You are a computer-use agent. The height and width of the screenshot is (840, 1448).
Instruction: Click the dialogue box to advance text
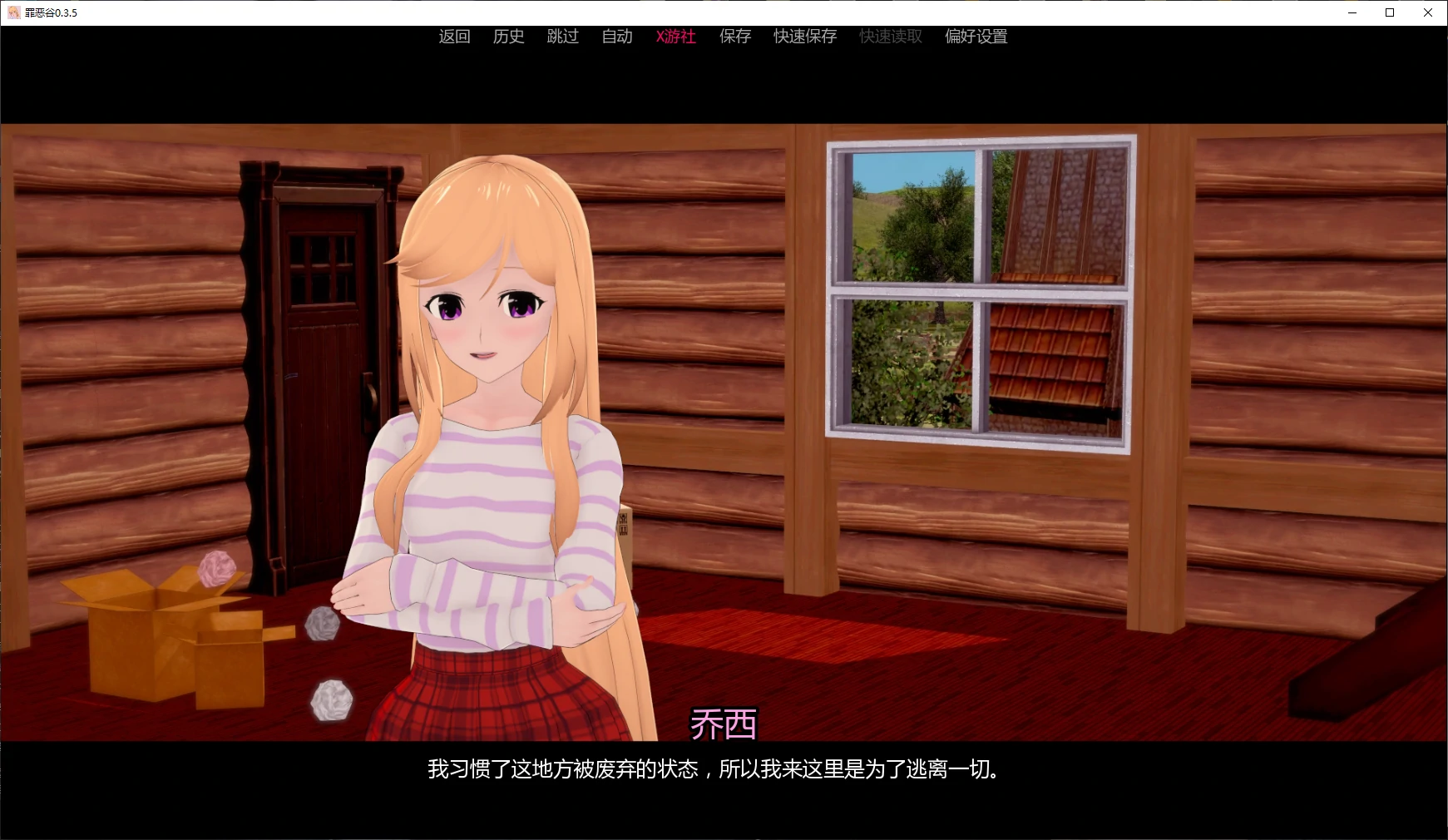[724, 771]
